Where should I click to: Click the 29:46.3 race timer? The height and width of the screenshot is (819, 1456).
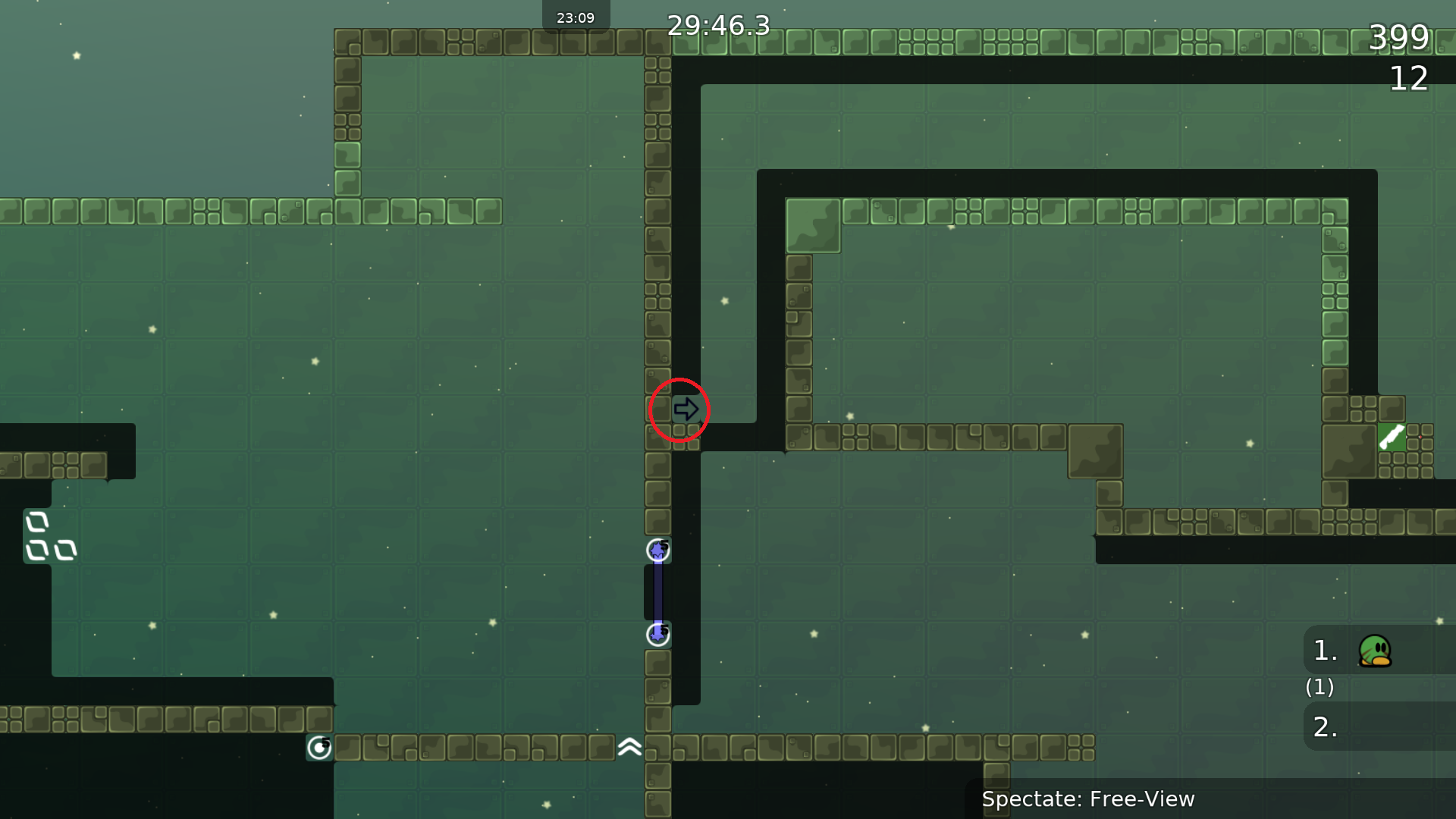click(x=718, y=26)
